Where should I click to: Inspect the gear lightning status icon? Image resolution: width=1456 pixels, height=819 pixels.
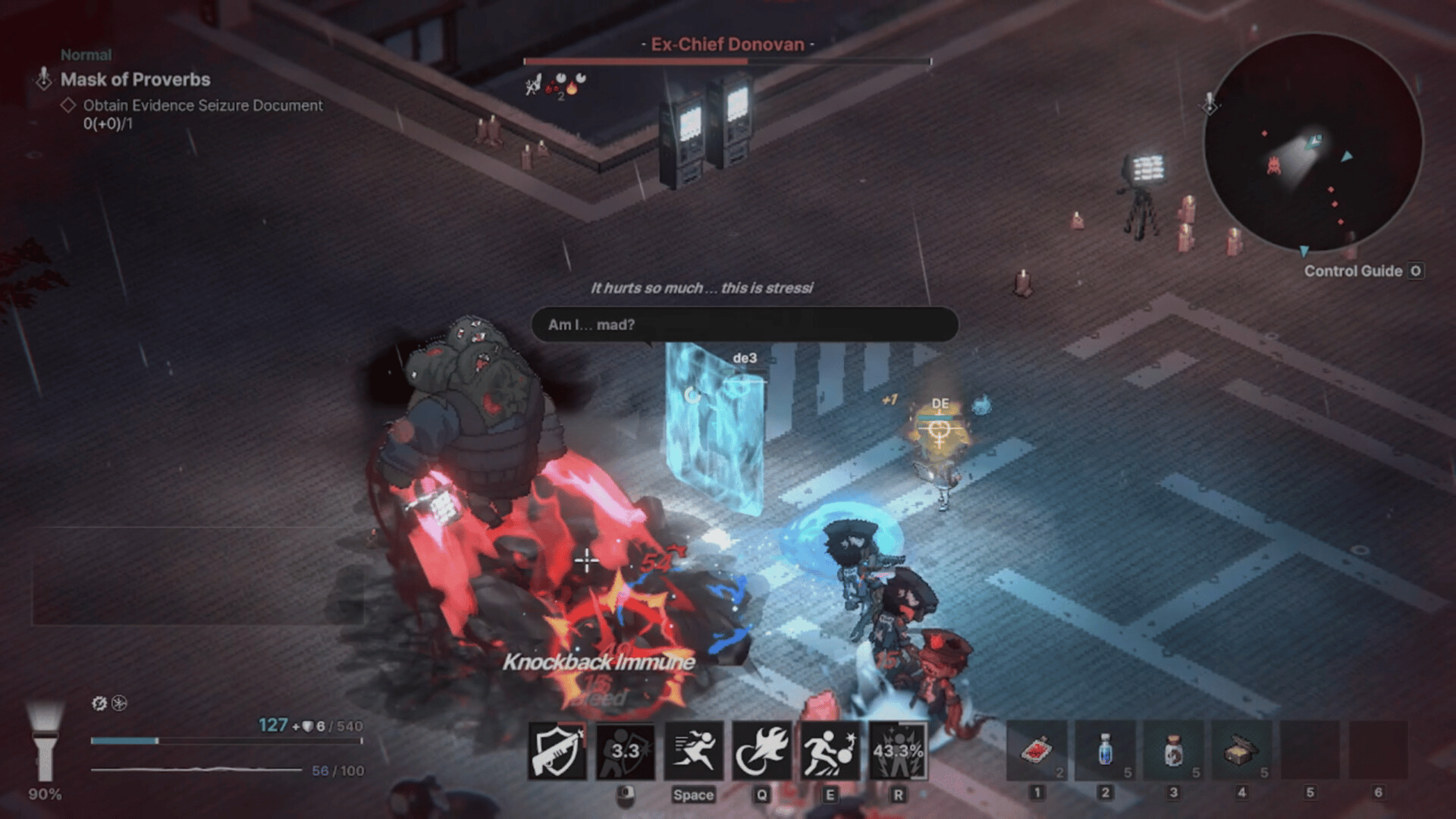tap(99, 703)
